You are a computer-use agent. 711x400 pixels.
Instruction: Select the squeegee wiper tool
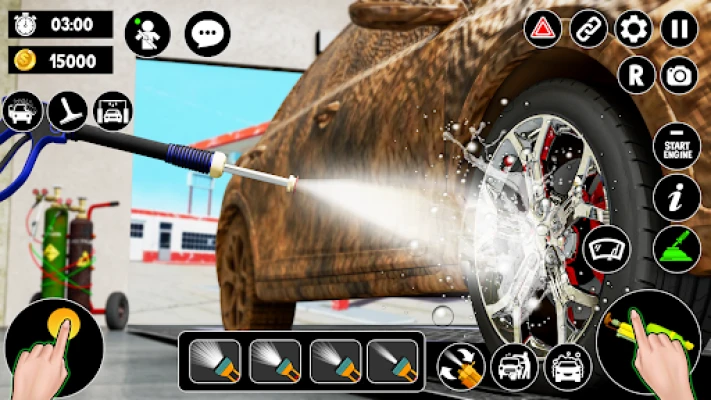pyautogui.click(x=67, y=110)
